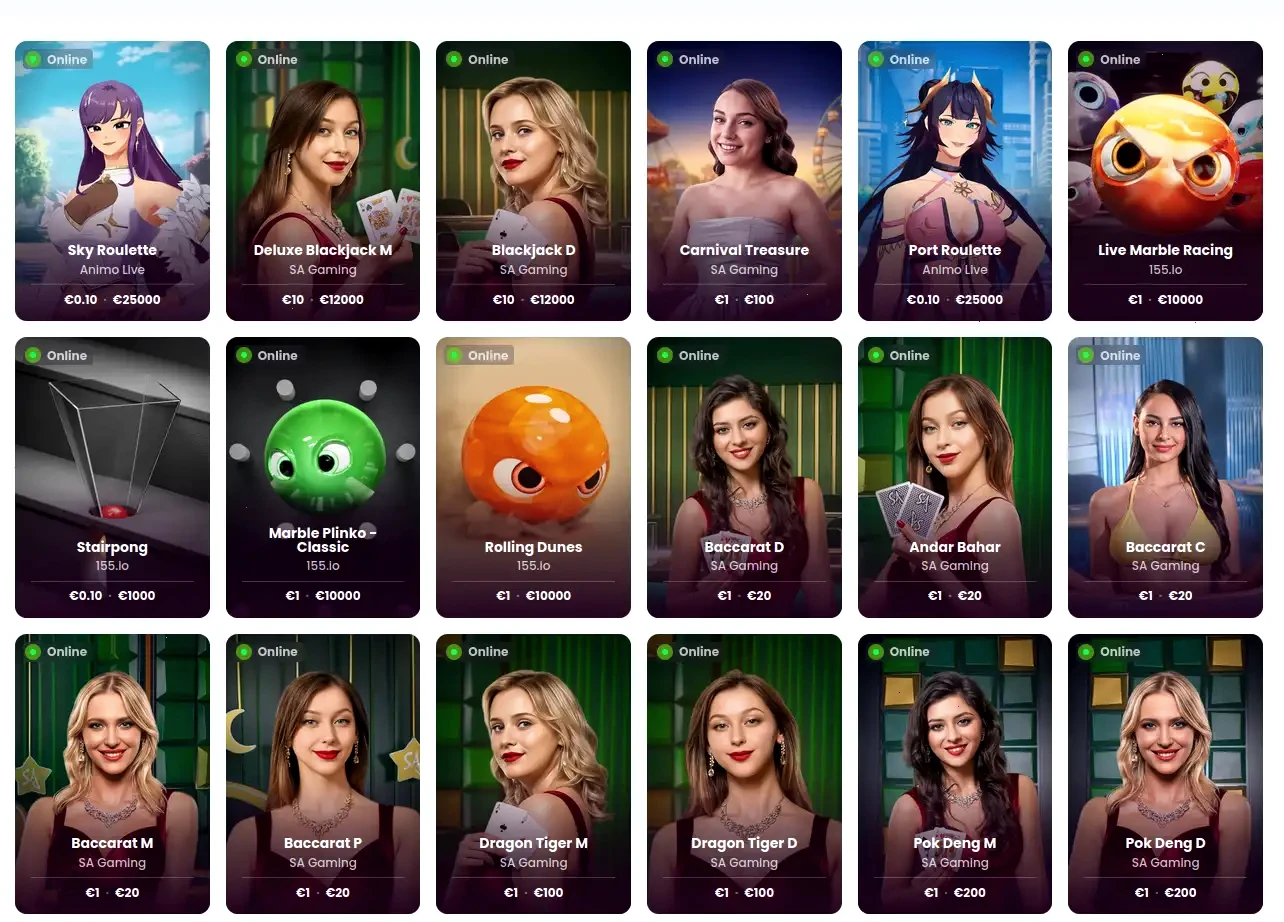Click the Online status icon on Baccarat C
Viewport: 1284px width, 922px height.
tap(1085, 355)
